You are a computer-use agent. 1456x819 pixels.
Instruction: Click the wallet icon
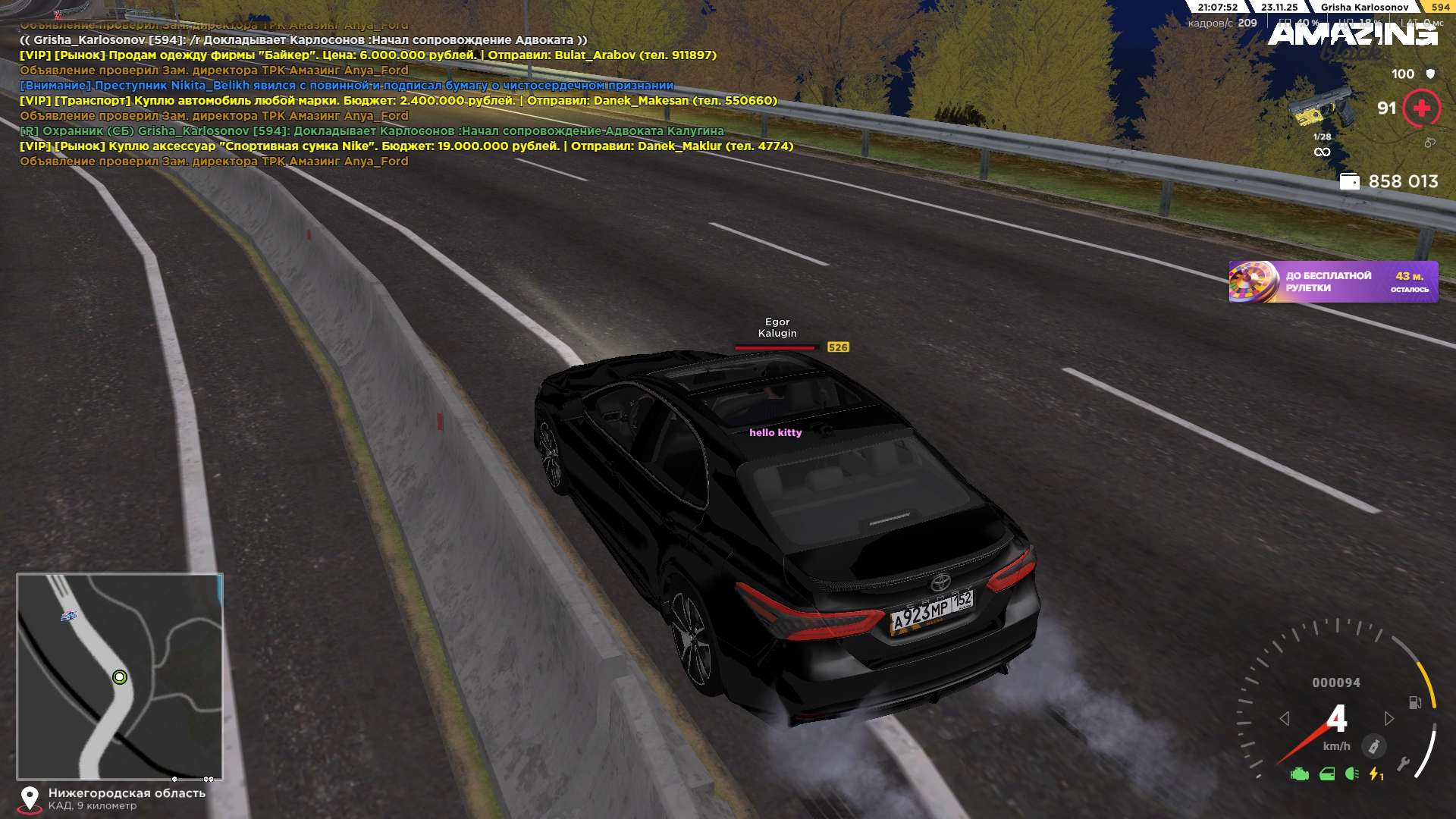tap(1349, 181)
